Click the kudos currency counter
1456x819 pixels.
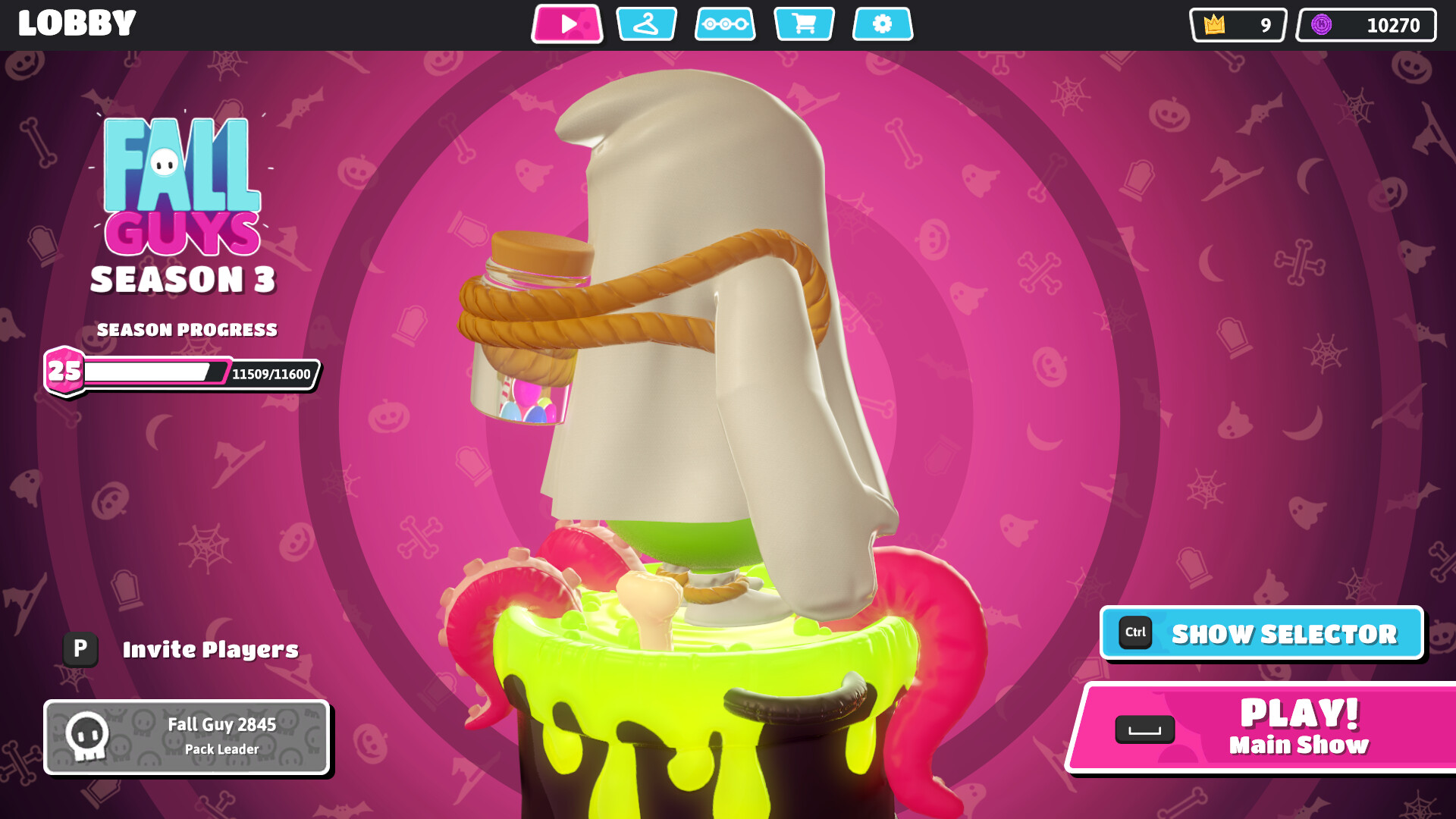[1366, 25]
